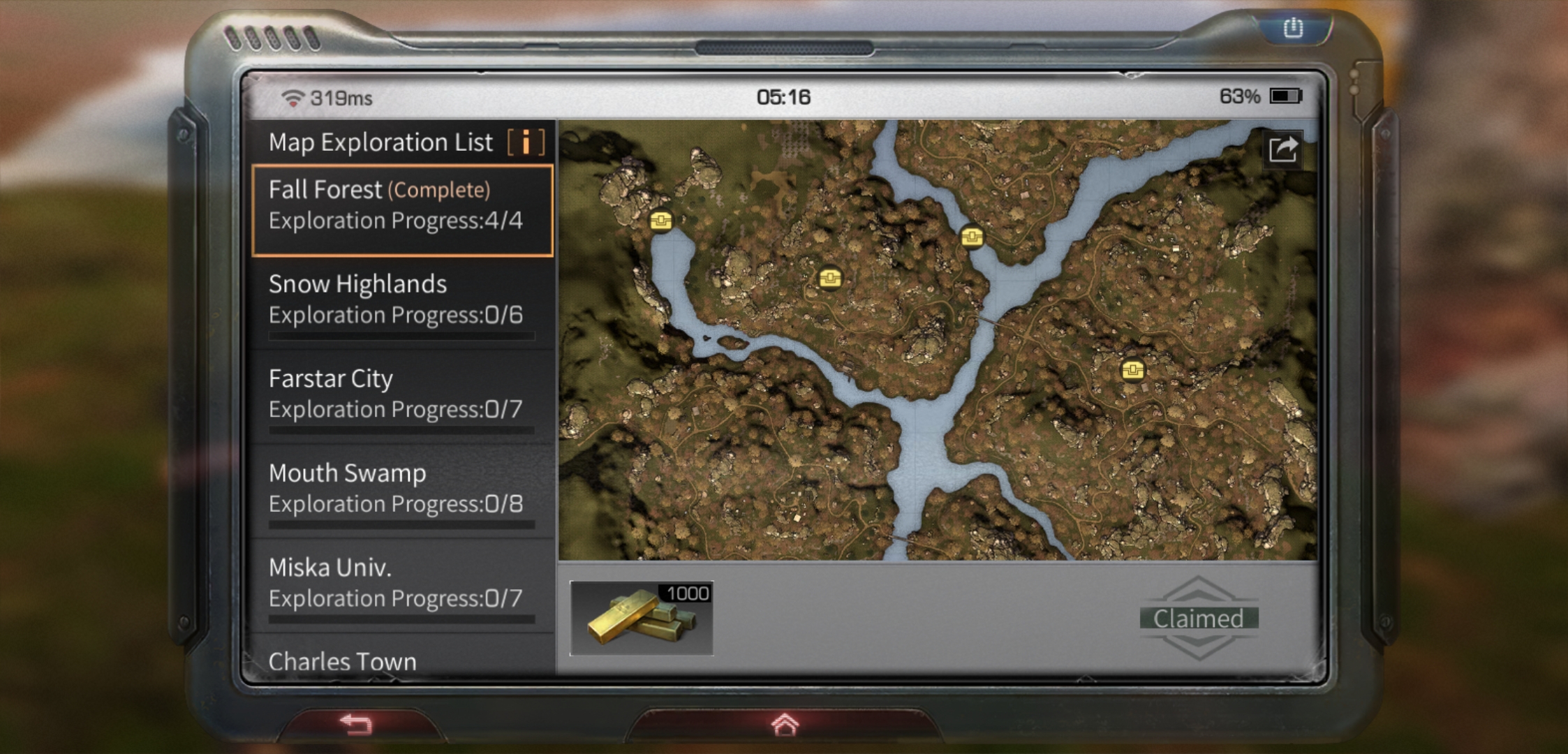Select the treasure chest icon by the northern river
Image resolution: width=1568 pixels, height=754 pixels.
point(974,237)
